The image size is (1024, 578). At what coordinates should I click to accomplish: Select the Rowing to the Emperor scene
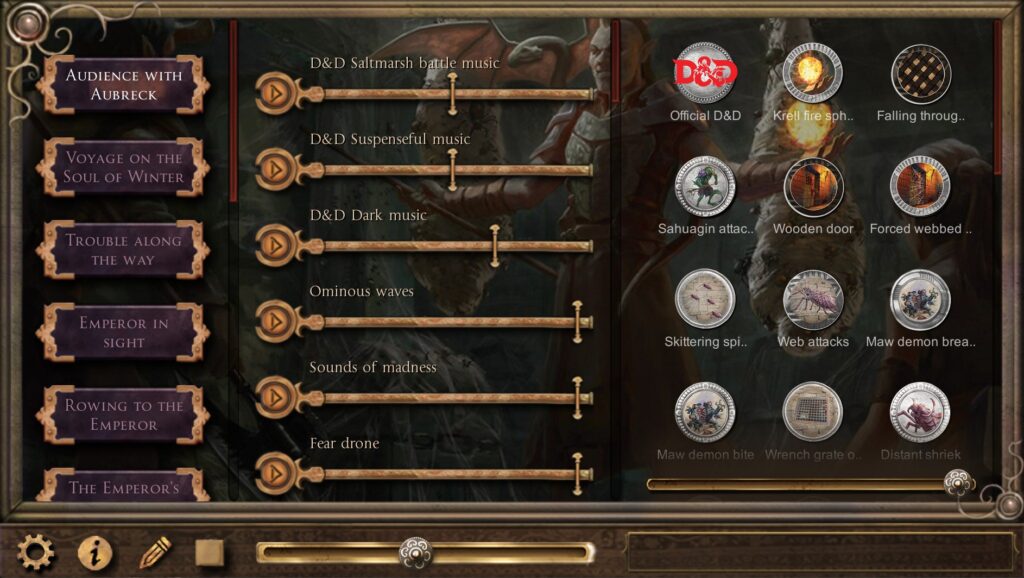tap(123, 415)
